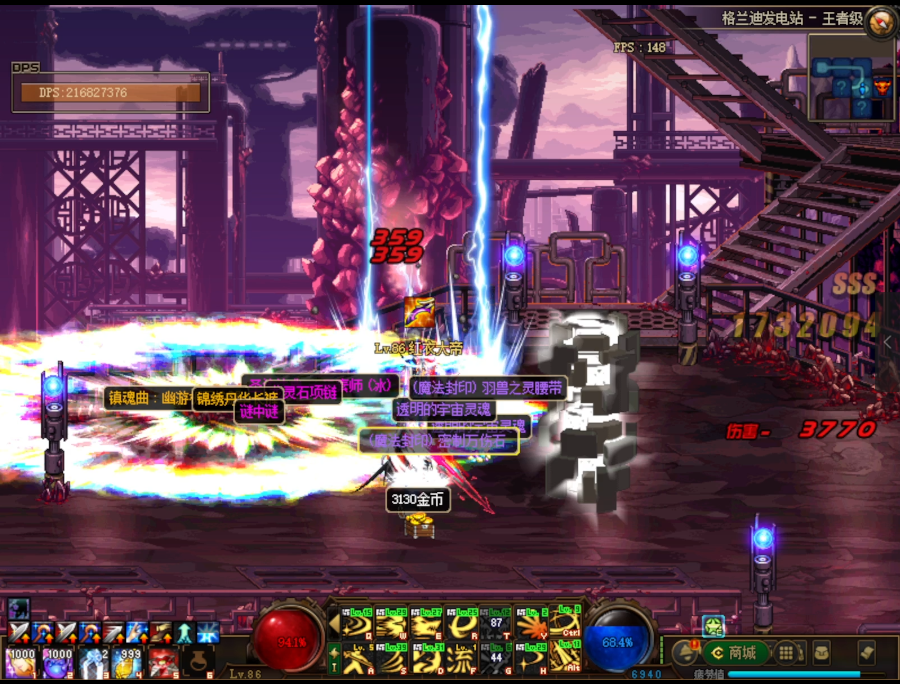Activate the skill bound to Ctrl
Image resolution: width=900 pixels, height=684 pixels.
(x=564, y=625)
